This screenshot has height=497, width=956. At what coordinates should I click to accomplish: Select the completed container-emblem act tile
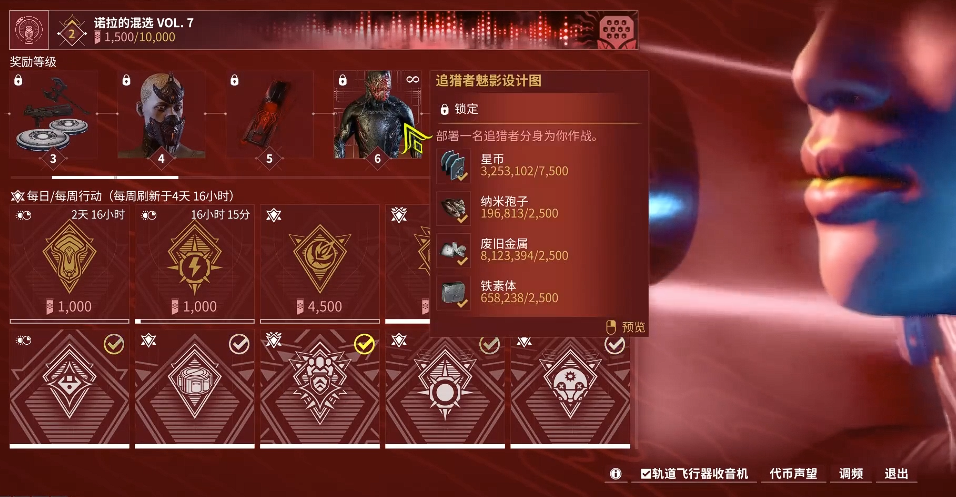195,388
